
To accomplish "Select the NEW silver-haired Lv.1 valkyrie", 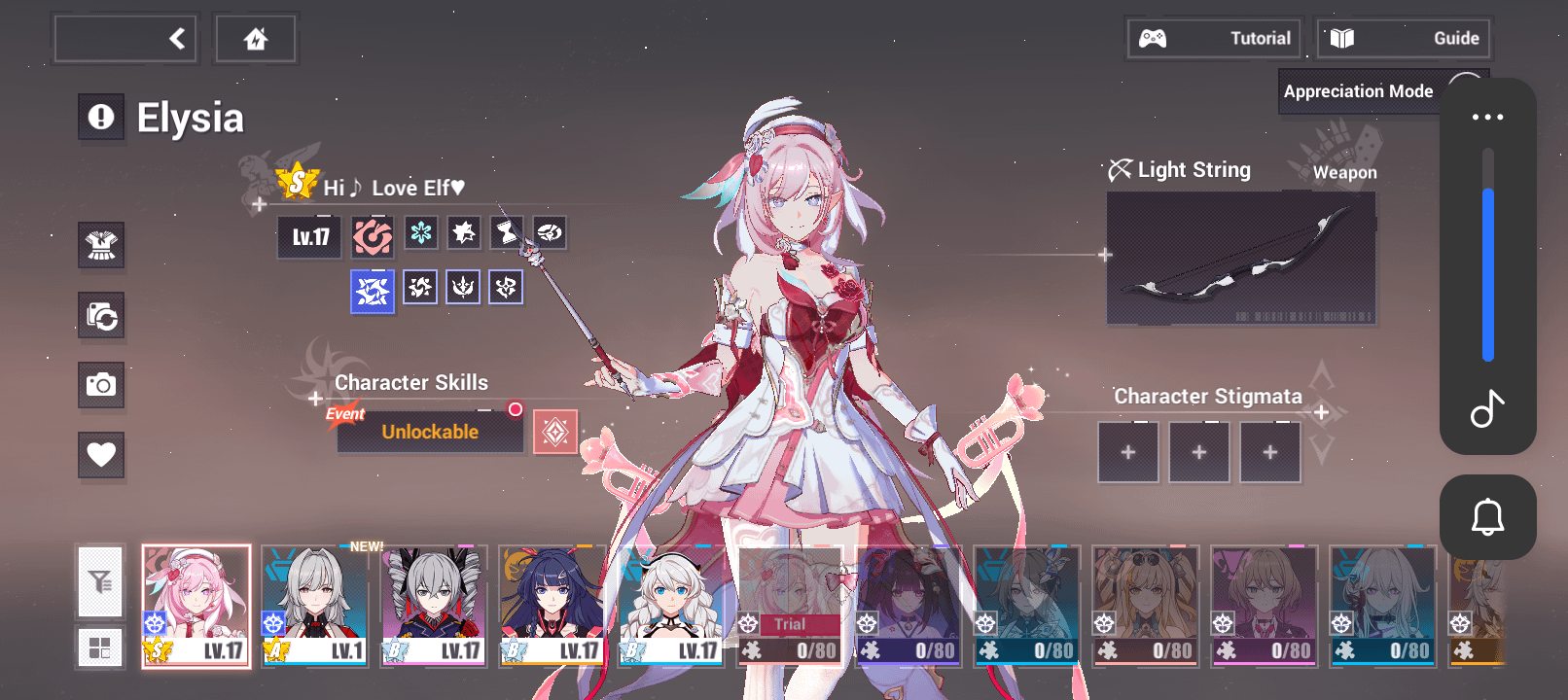I will click(315, 606).
